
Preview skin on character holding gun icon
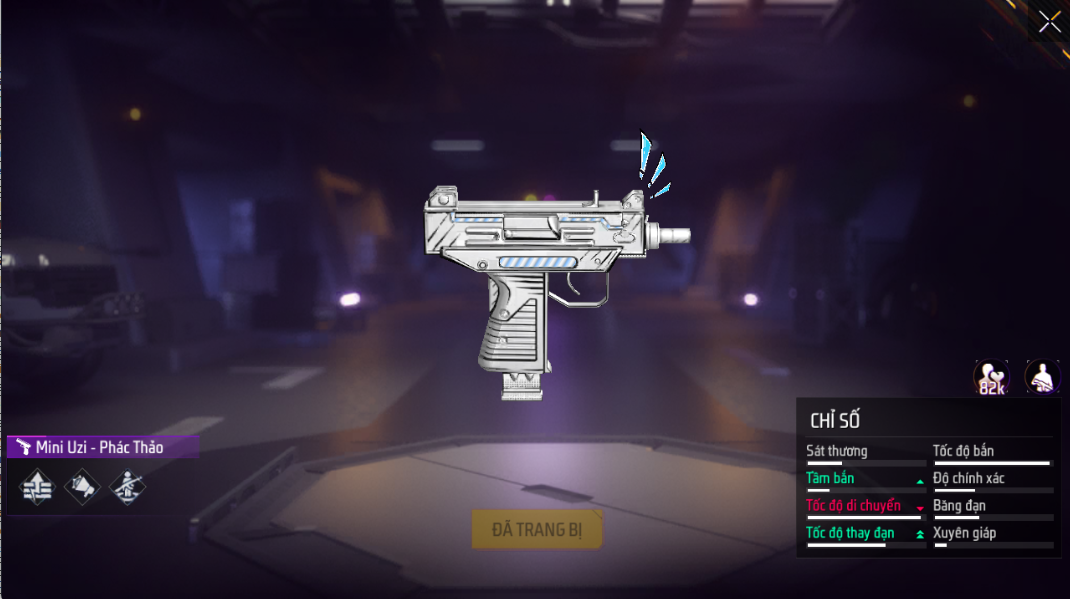(x=1042, y=377)
